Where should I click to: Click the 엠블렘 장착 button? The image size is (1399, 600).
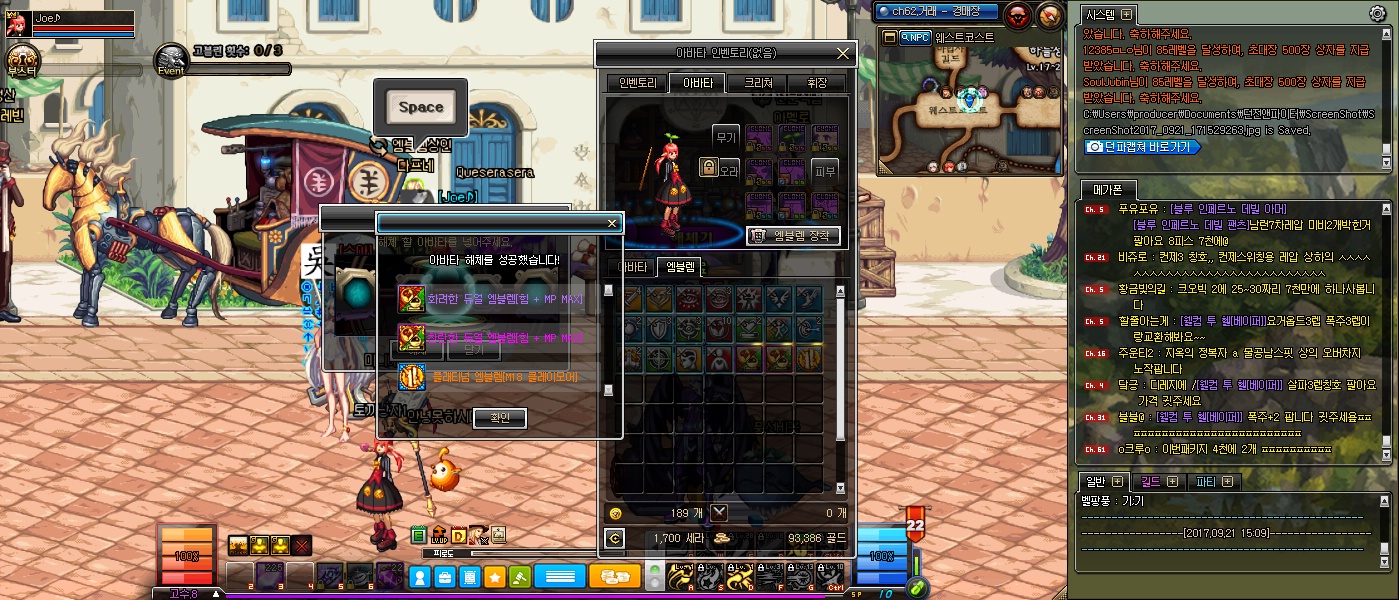point(794,236)
